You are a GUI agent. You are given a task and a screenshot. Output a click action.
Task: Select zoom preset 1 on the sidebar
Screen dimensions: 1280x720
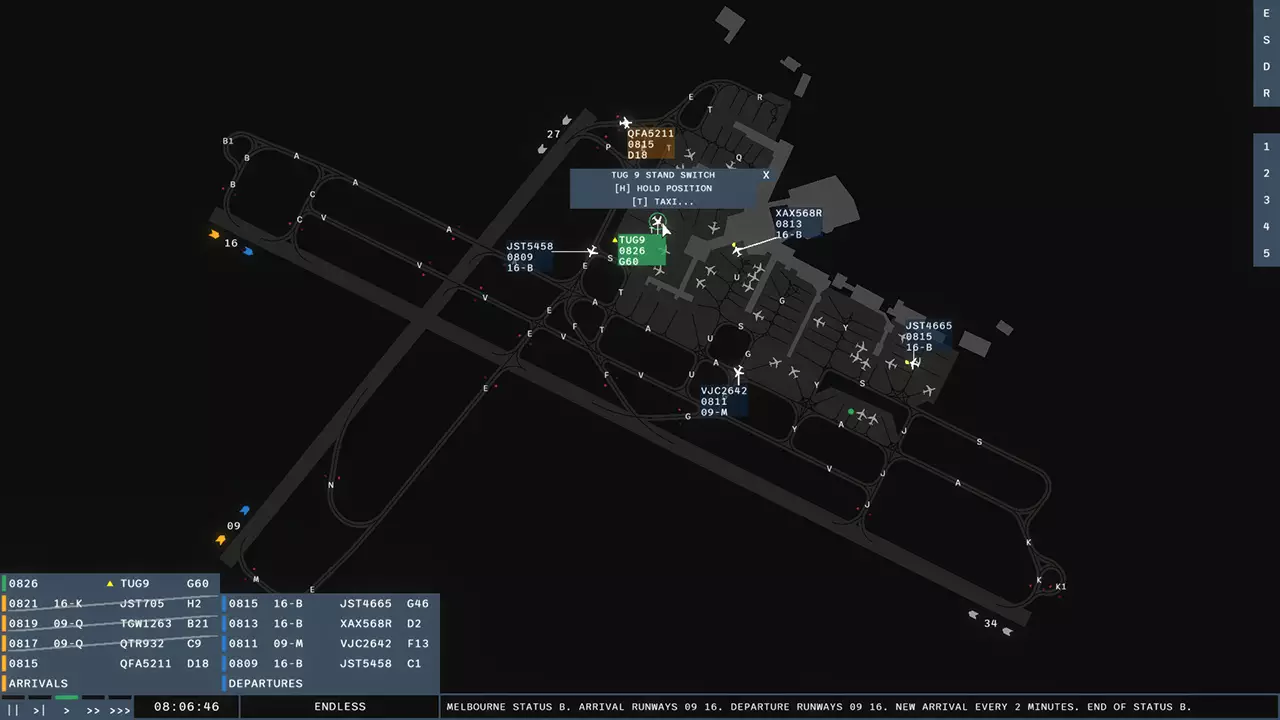(x=1265, y=145)
